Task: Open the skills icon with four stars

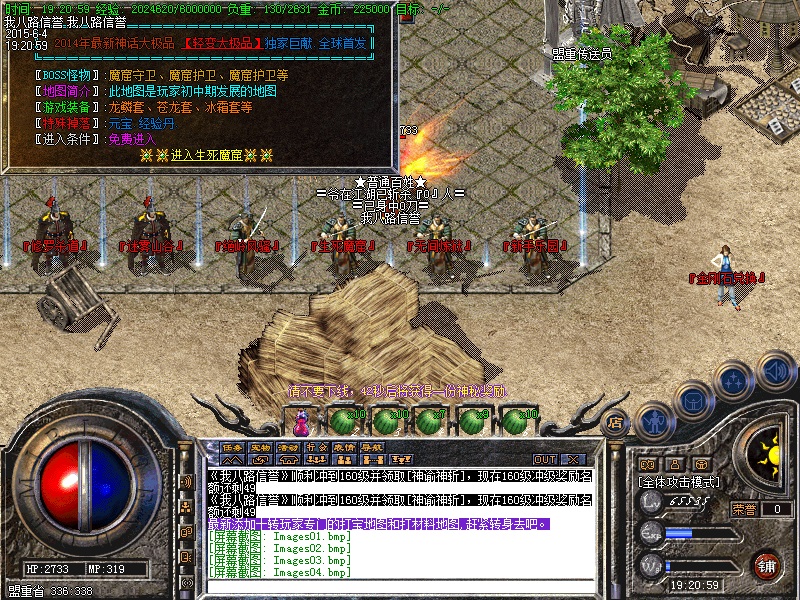Action: click(x=733, y=381)
